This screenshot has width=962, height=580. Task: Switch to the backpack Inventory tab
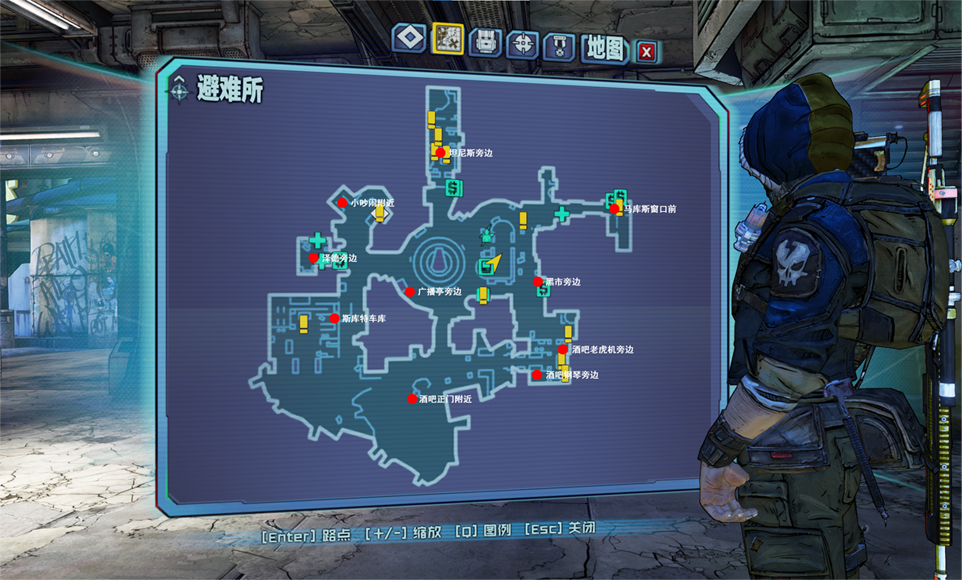tap(485, 42)
